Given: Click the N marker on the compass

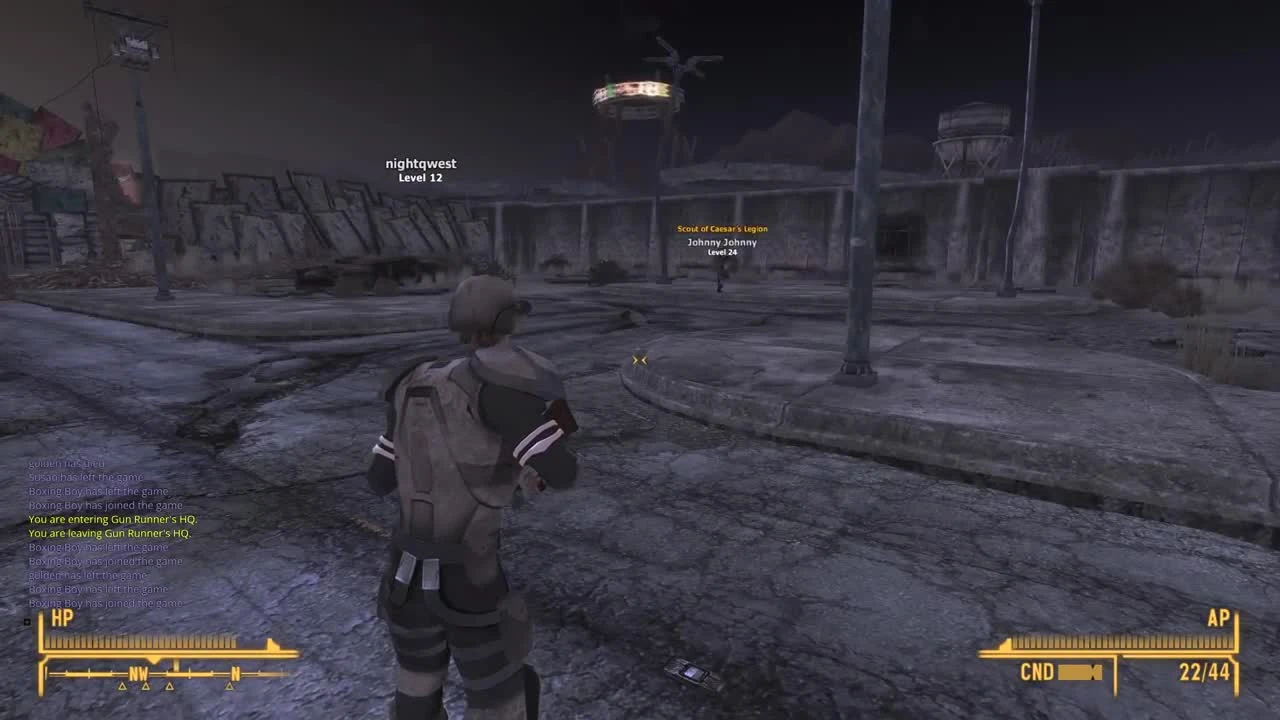Looking at the screenshot, I should tap(237, 673).
